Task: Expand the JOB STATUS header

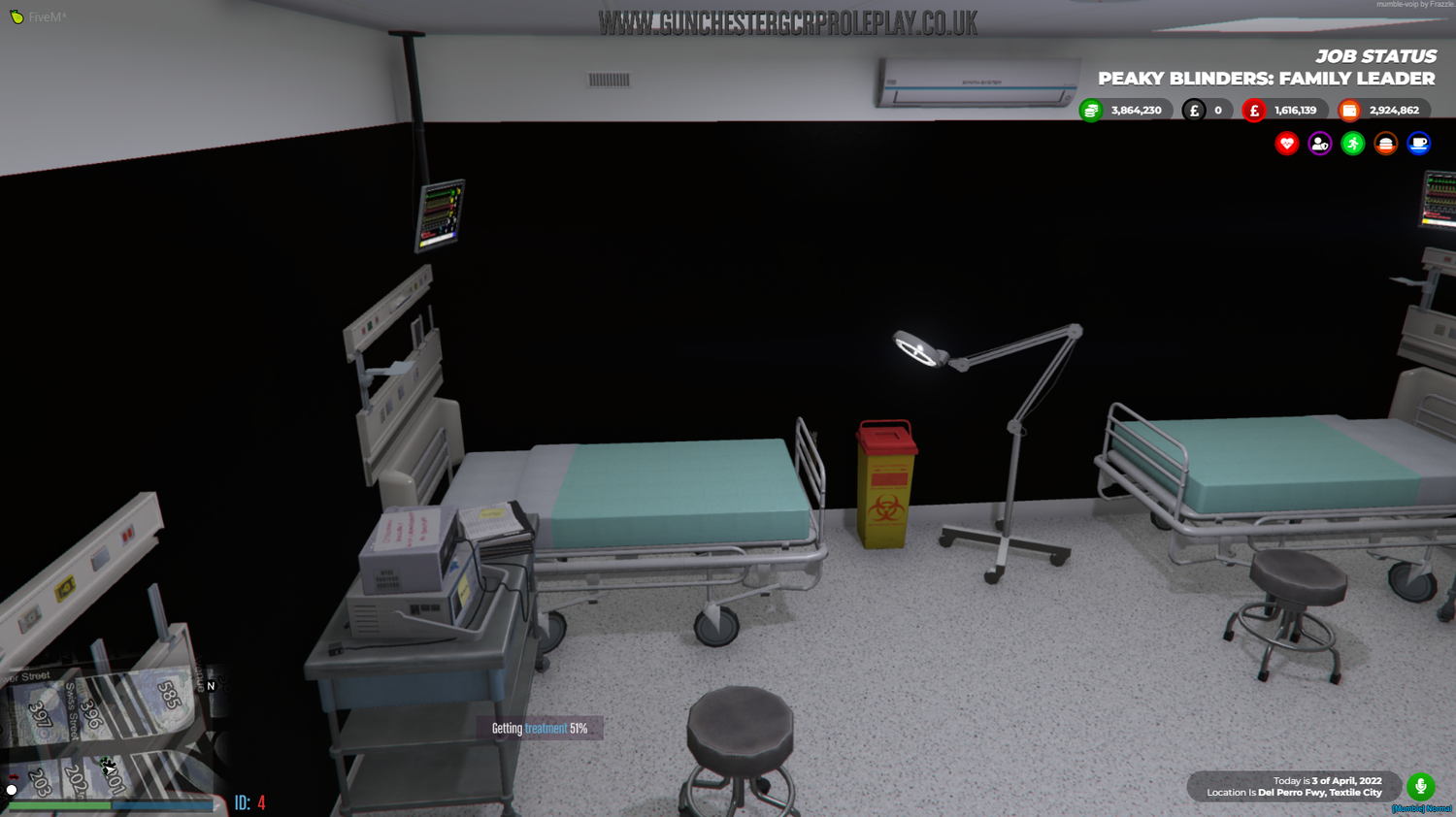Action: (1375, 56)
